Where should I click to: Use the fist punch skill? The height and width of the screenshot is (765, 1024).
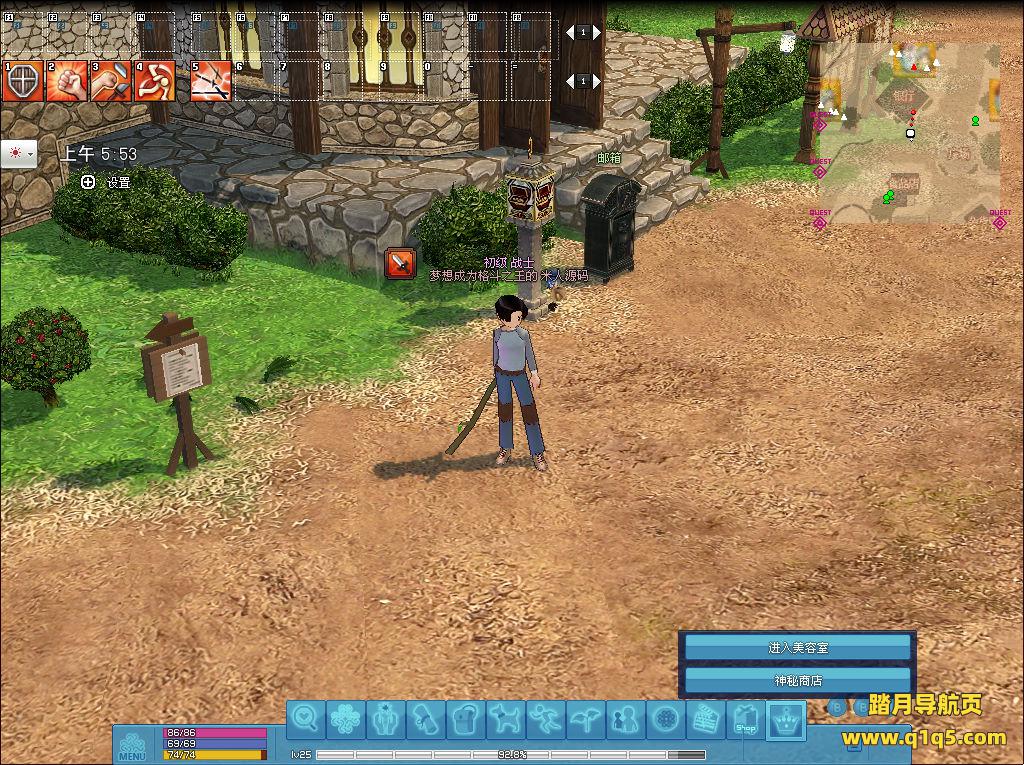point(65,81)
